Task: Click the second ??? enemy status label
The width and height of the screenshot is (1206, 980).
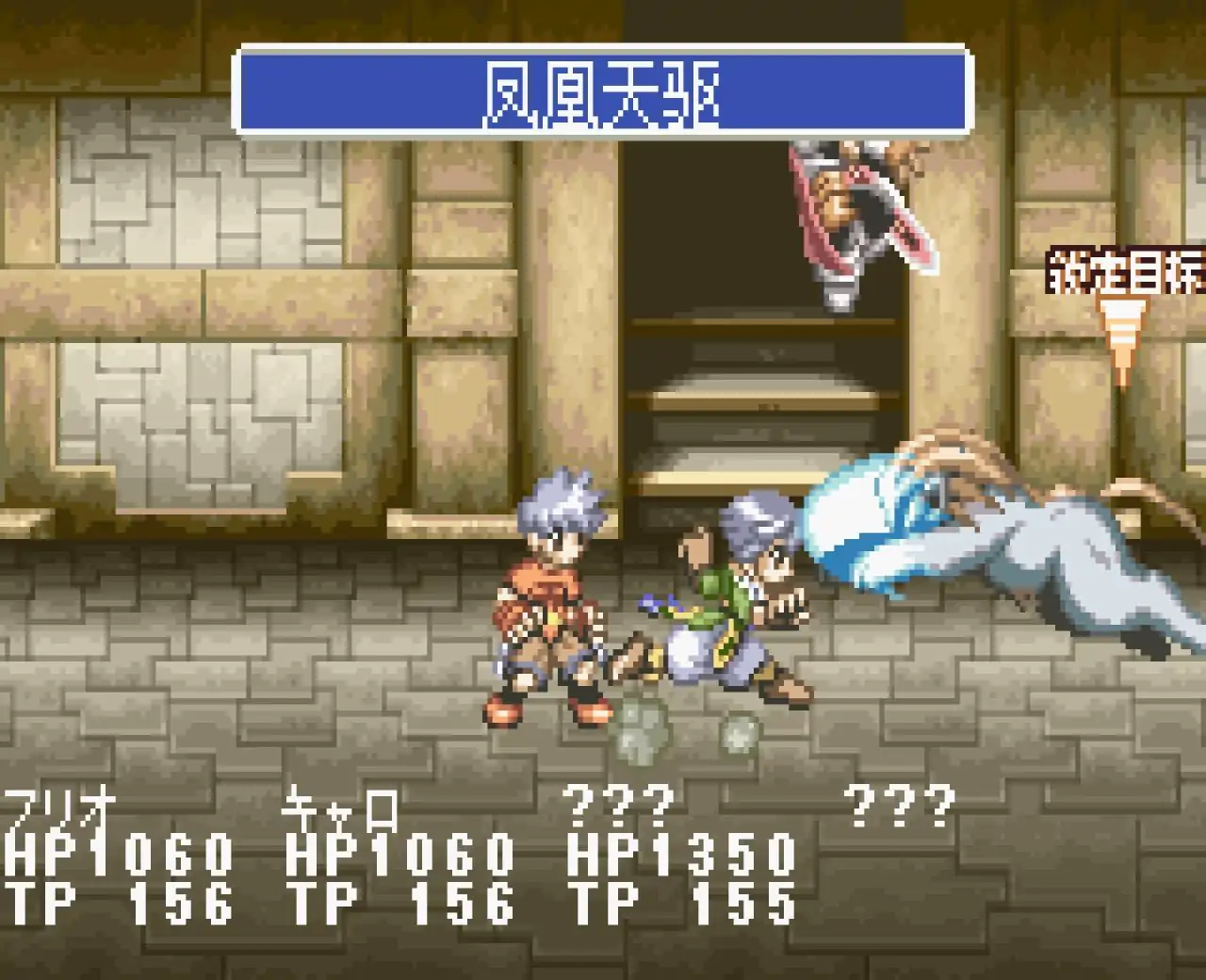Action: point(902,806)
